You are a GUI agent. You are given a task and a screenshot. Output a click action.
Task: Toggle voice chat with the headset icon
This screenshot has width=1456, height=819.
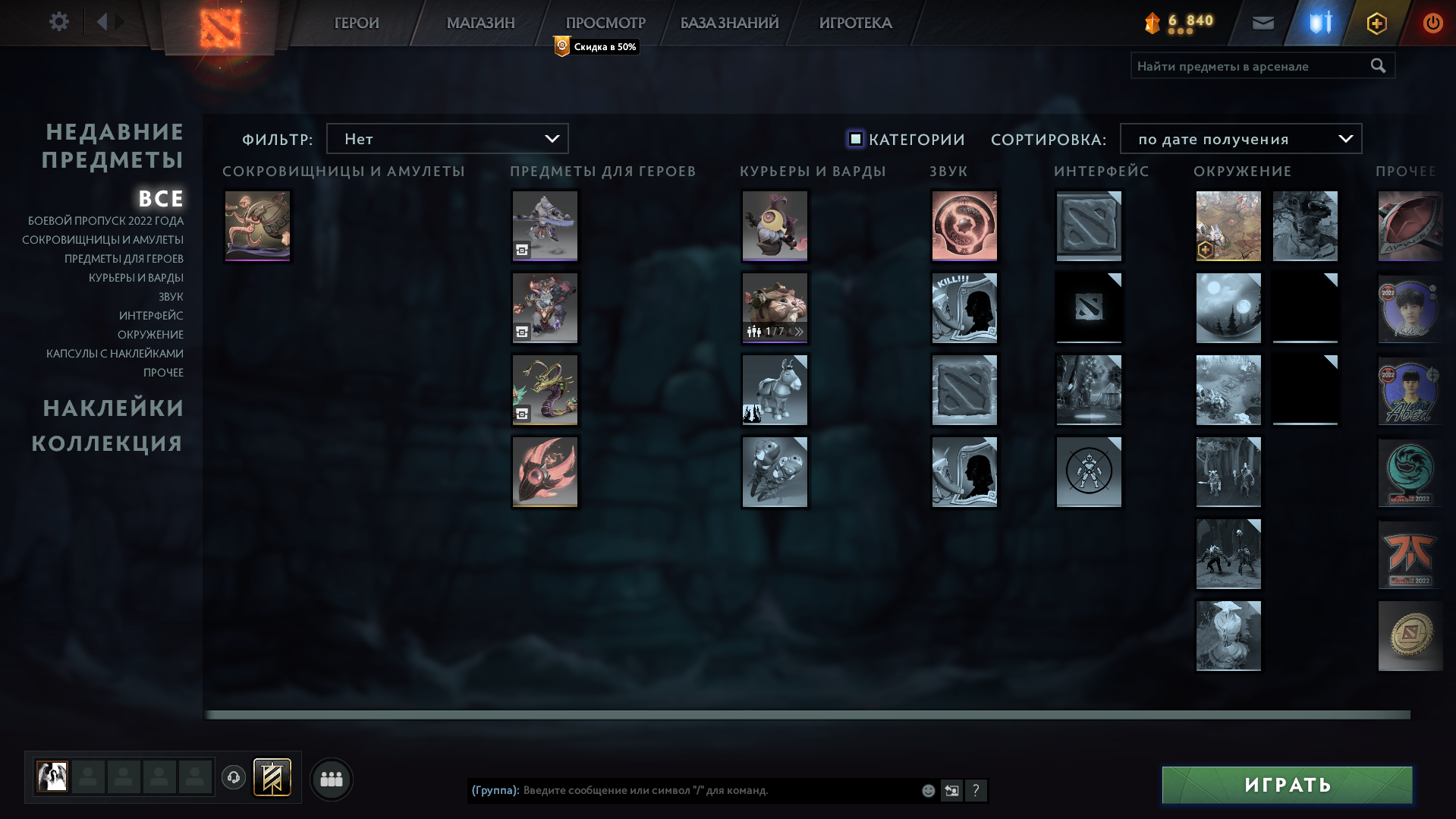(234, 777)
